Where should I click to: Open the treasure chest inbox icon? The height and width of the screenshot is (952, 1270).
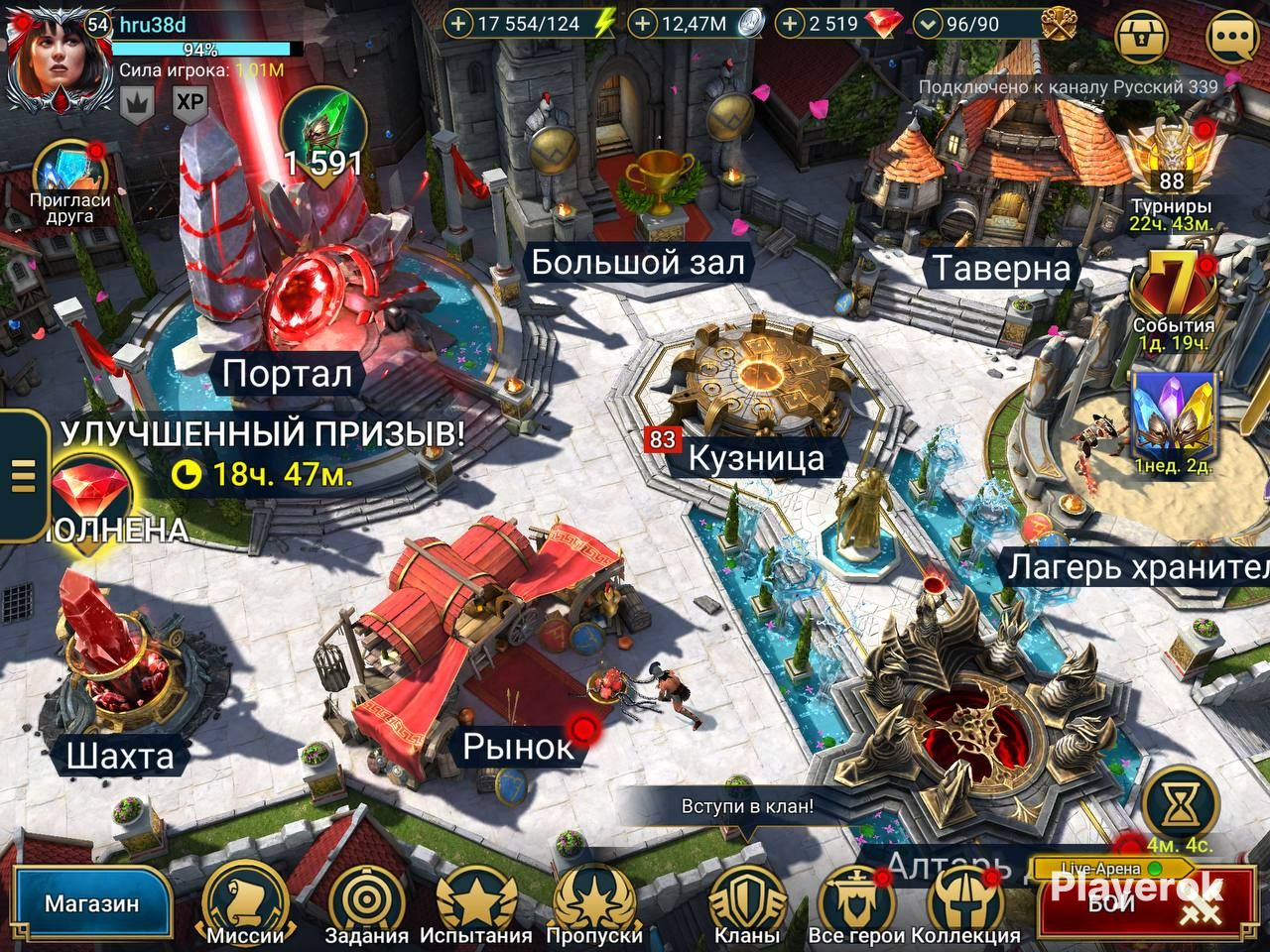click(x=1143, y=38)
